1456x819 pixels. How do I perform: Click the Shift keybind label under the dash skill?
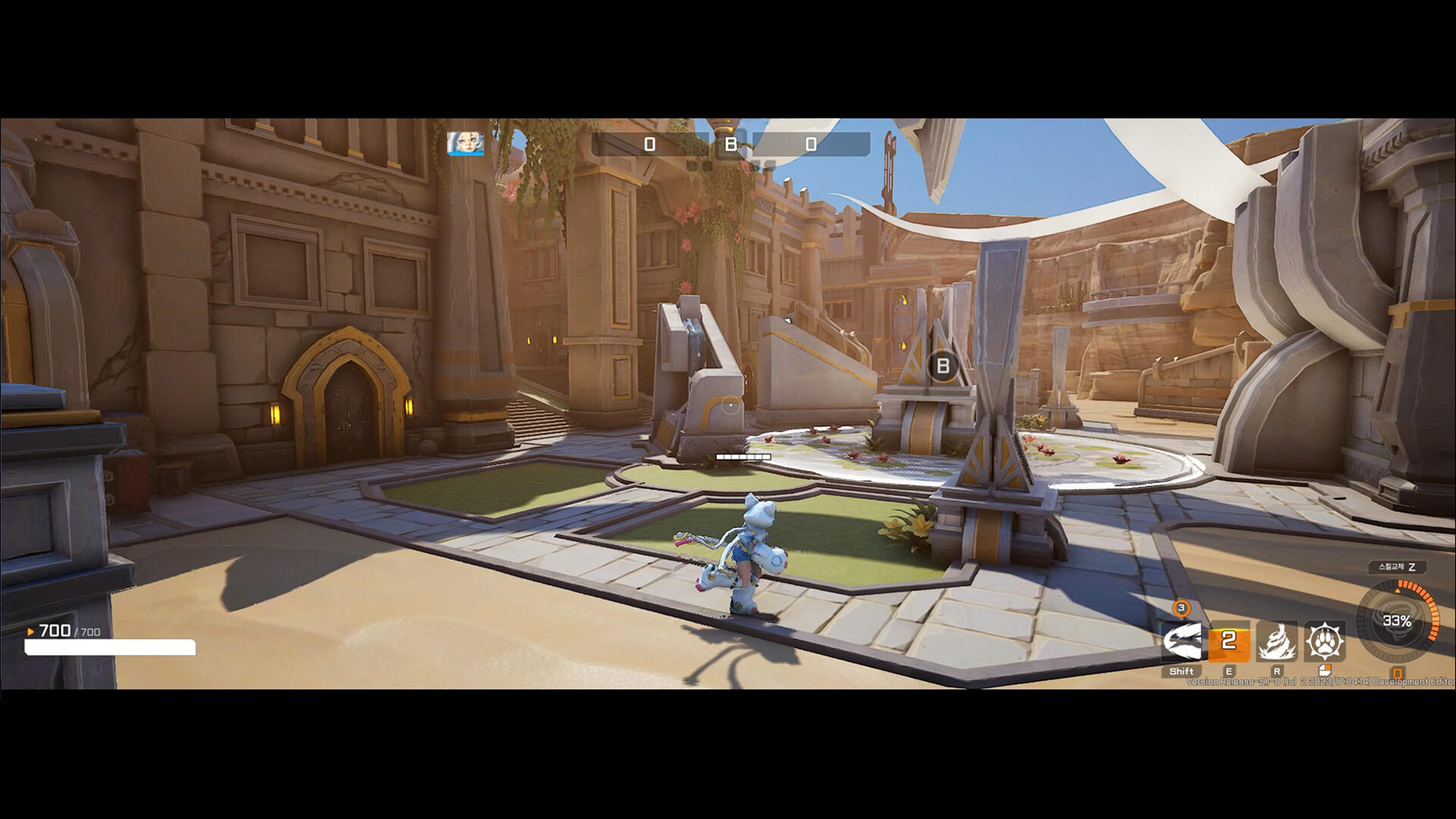1181,670
